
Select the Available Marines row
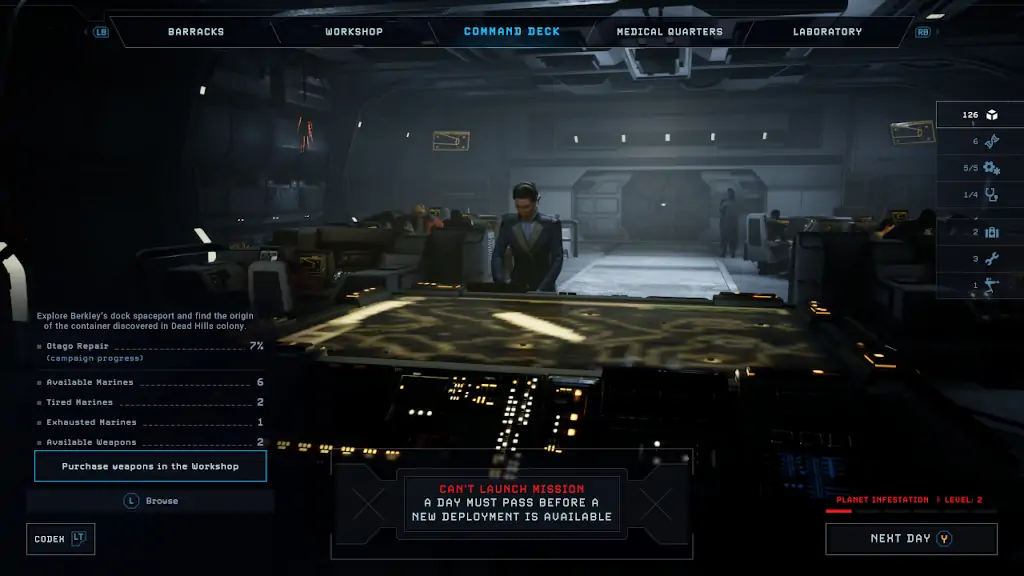coord(150,382)
